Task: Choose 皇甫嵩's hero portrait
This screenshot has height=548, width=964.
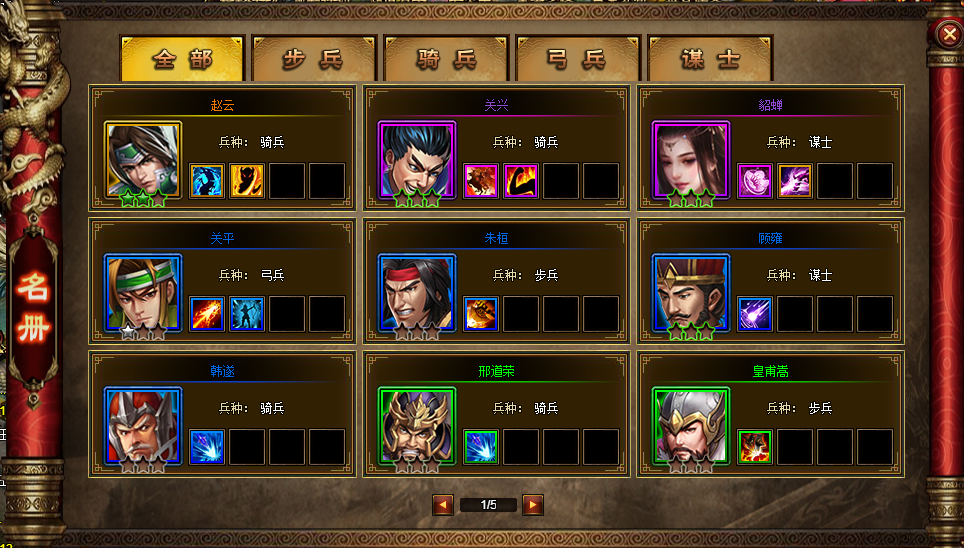Action: (691, 425)
